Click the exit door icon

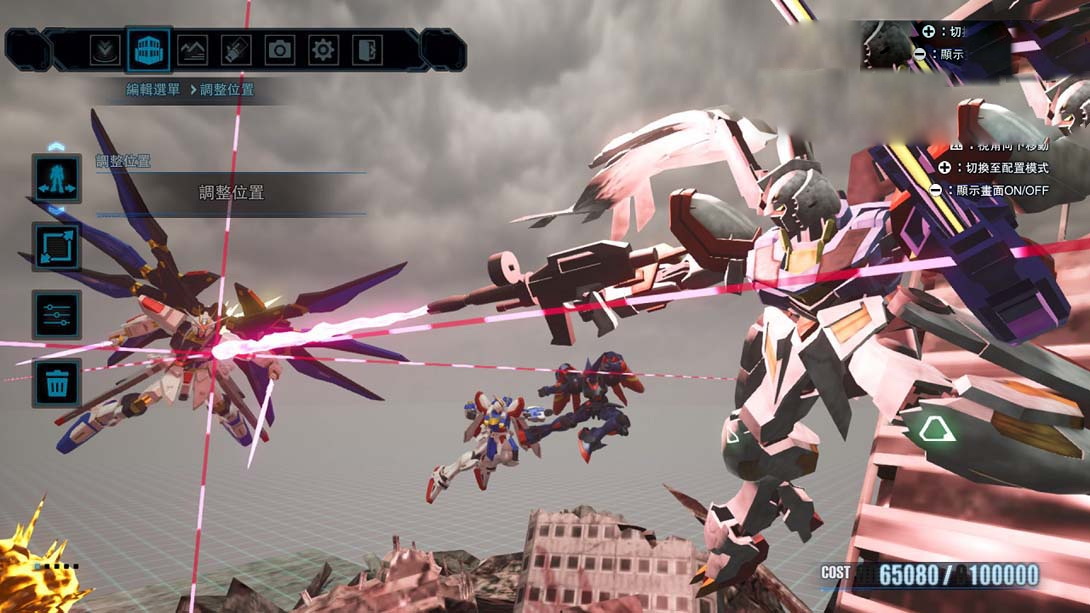pos(367,49)
